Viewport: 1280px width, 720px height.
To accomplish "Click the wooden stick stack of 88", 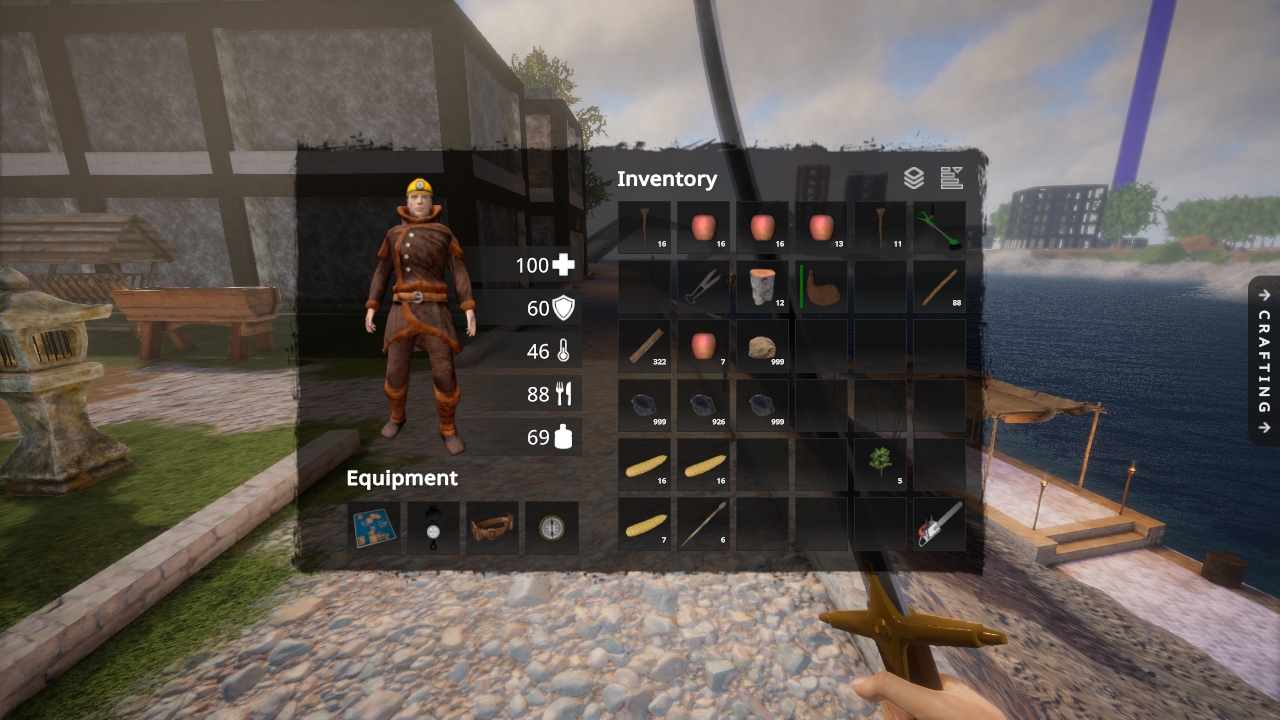I will click(x=939, y=287).
